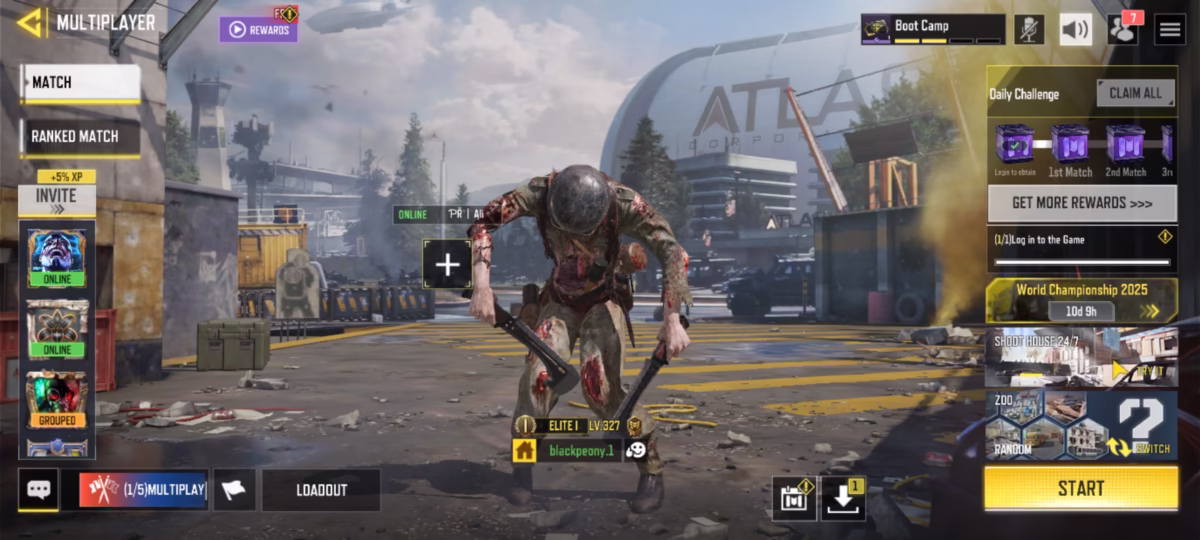This screenshot has height=540, width=1200.
Task: Click Get More Rewards
Action: (x=1081, y=203)
